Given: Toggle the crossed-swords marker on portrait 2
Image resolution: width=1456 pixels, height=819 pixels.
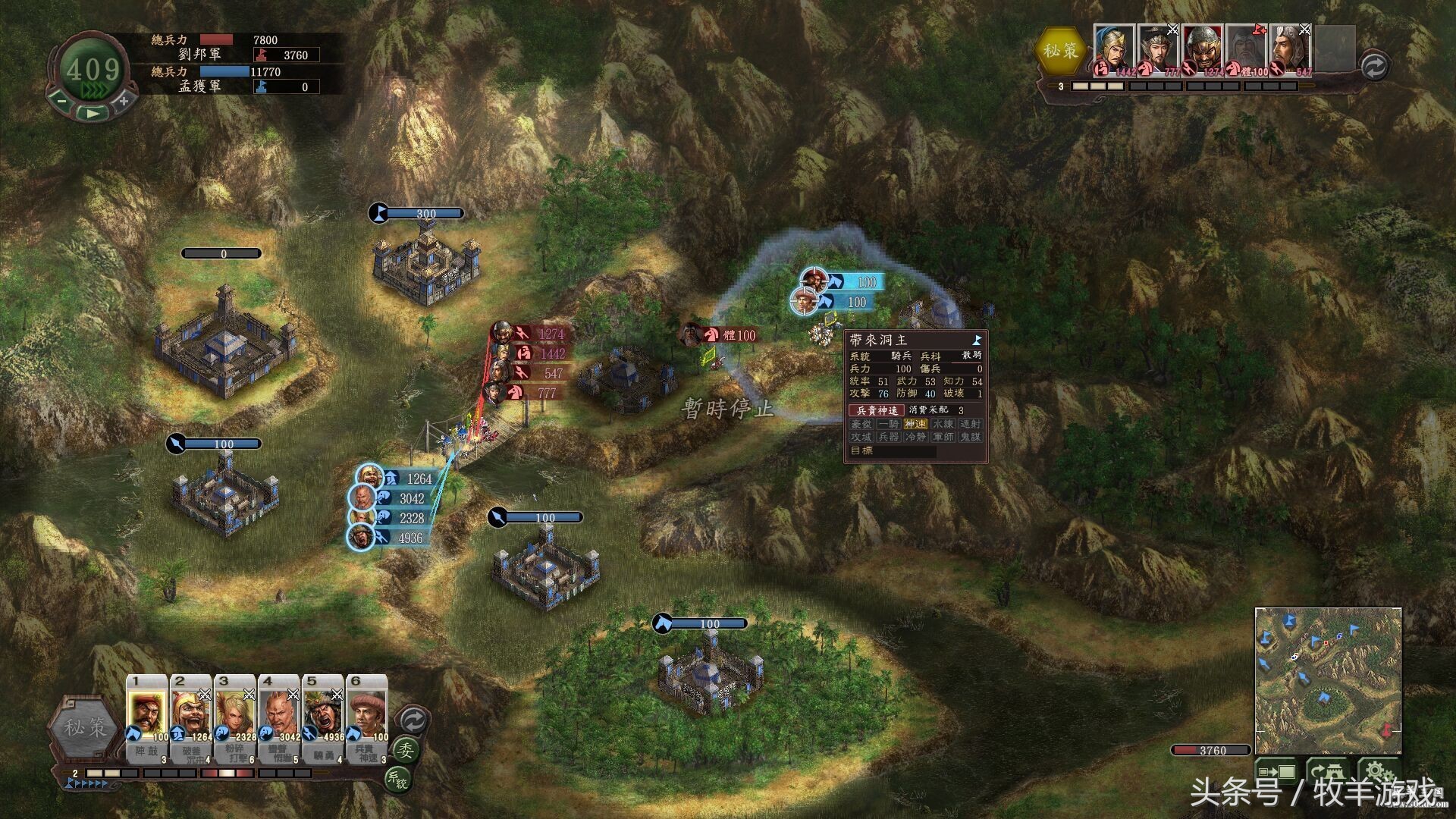Looking at the screenshot, I should (x=203, y=692).
